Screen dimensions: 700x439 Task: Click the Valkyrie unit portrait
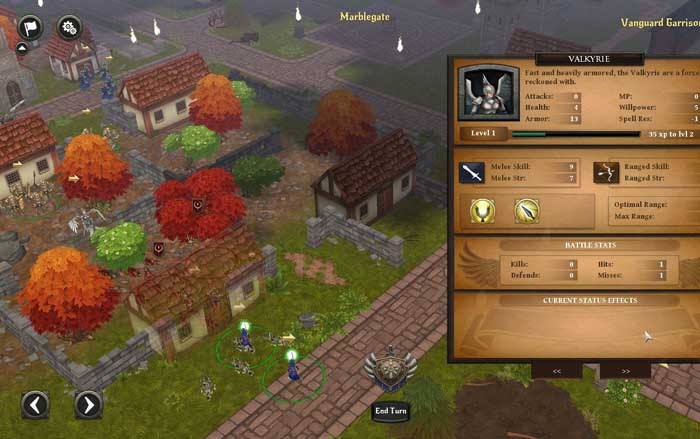488,93
